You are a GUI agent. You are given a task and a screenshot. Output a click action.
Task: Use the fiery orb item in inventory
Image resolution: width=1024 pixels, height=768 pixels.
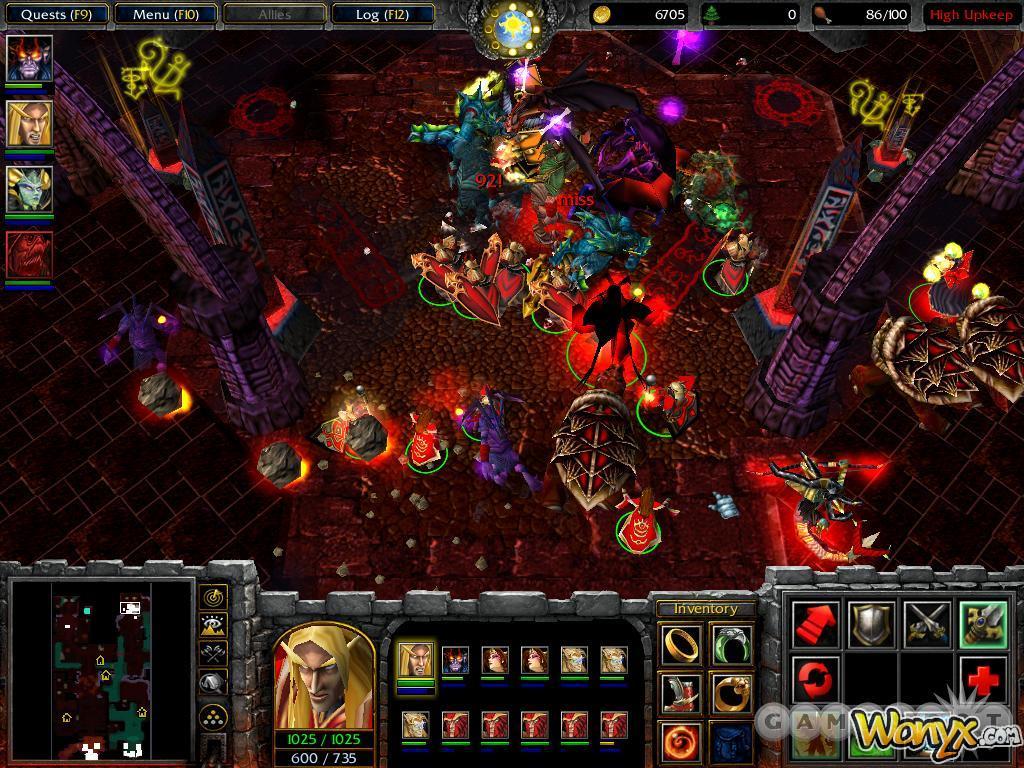(680, 741)
